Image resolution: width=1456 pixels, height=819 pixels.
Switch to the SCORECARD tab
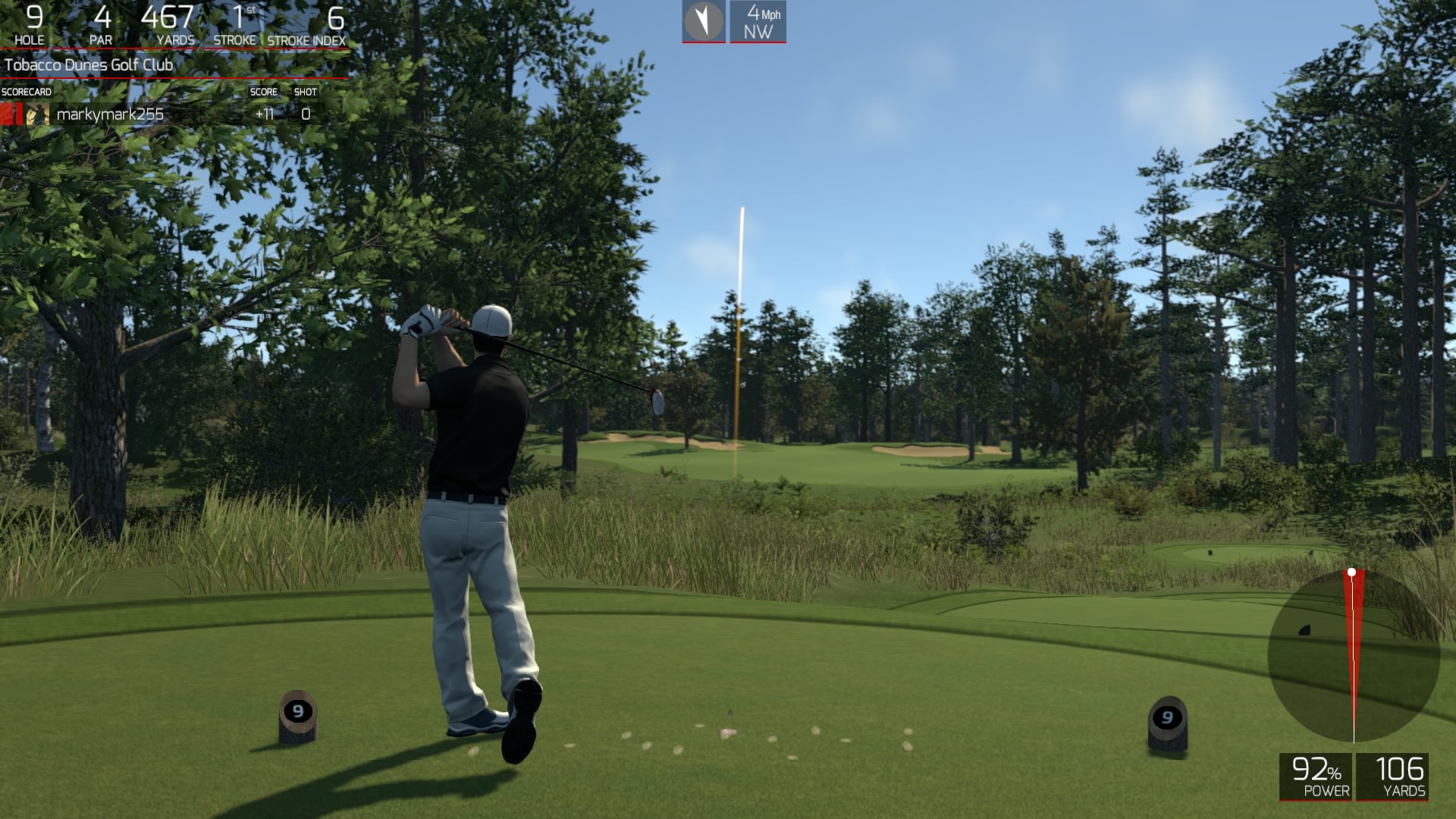(x=25, y=91)
